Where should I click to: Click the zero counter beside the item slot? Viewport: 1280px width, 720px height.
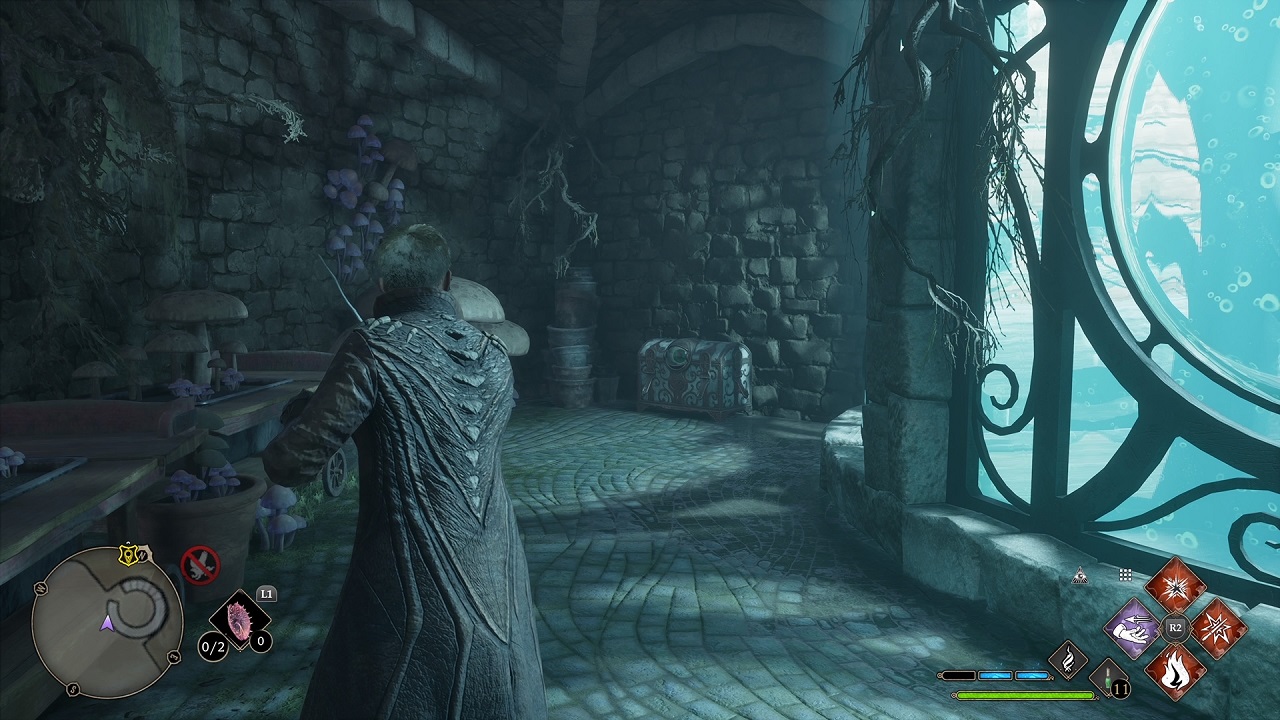(261, 642)
